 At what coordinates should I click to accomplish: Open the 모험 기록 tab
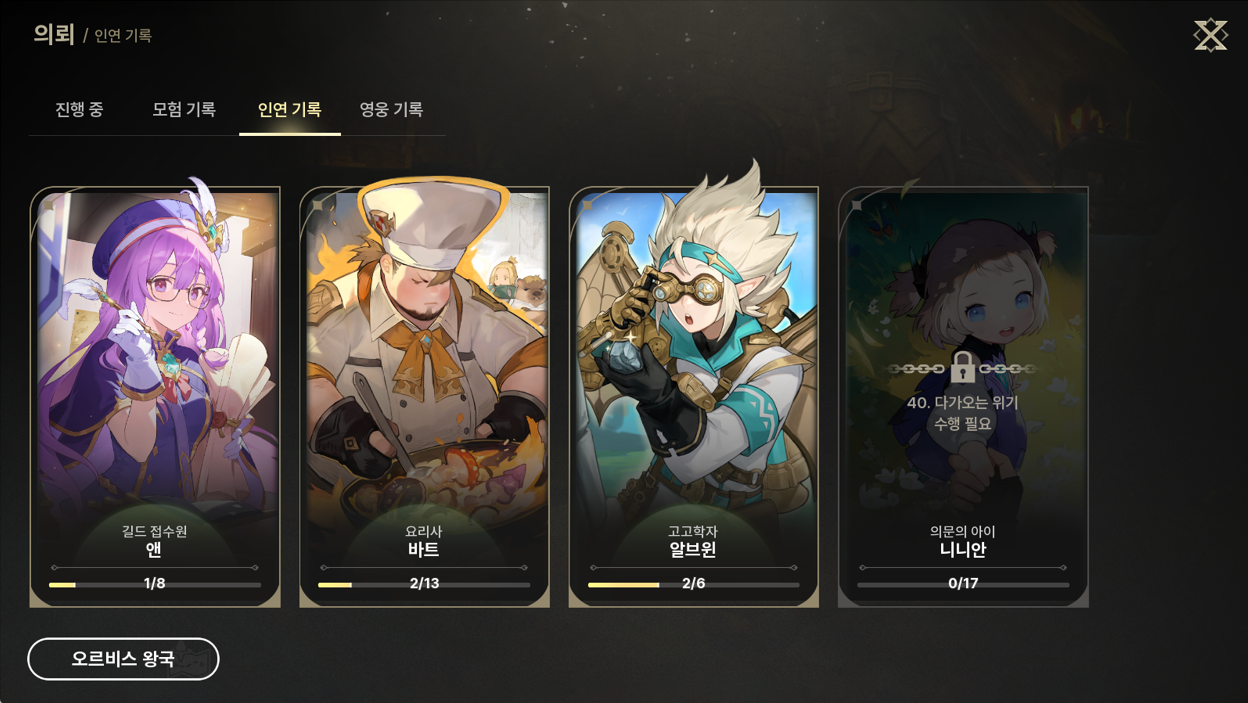[x=184, y=110]
